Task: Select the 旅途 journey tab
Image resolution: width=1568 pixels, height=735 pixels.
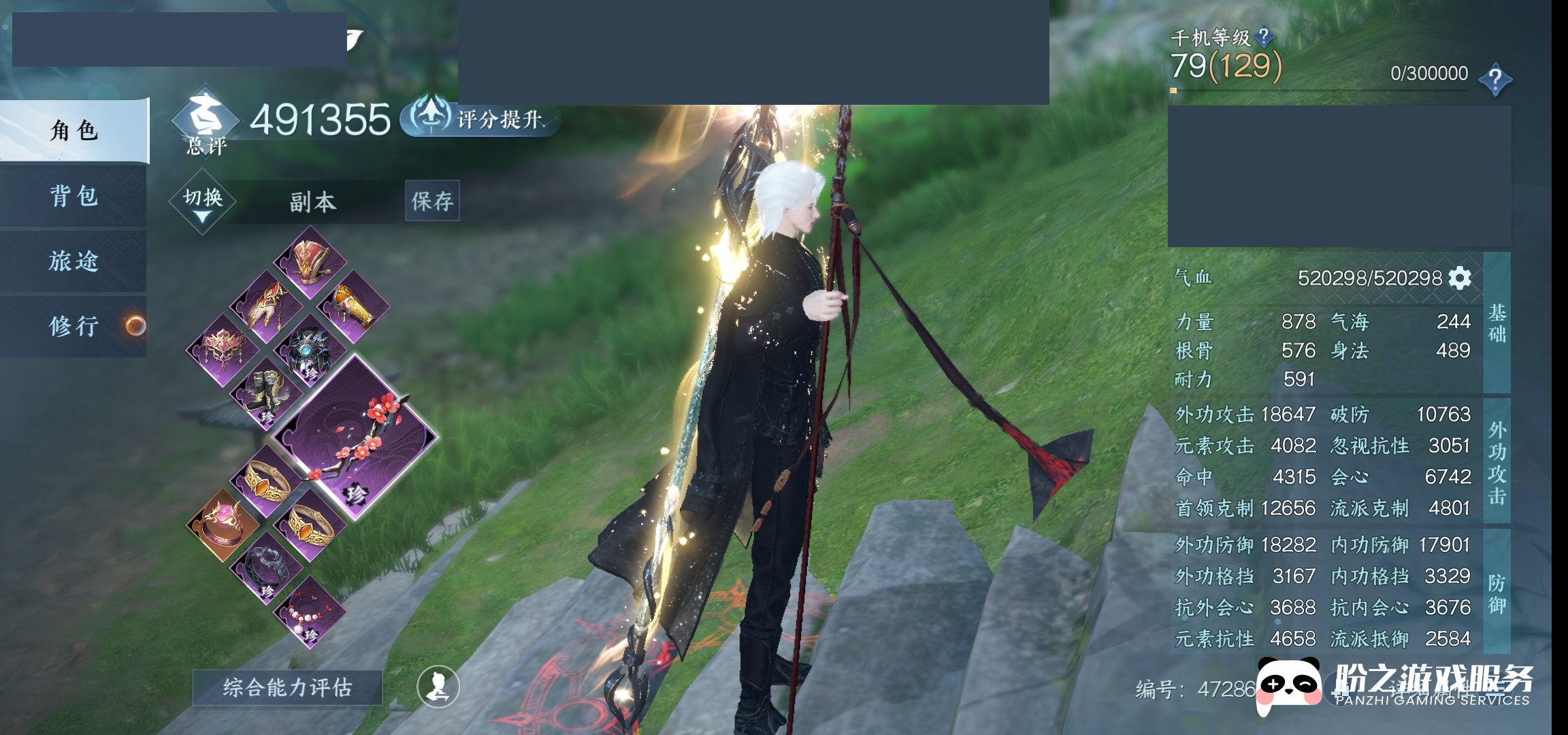Action: point(73,261)
